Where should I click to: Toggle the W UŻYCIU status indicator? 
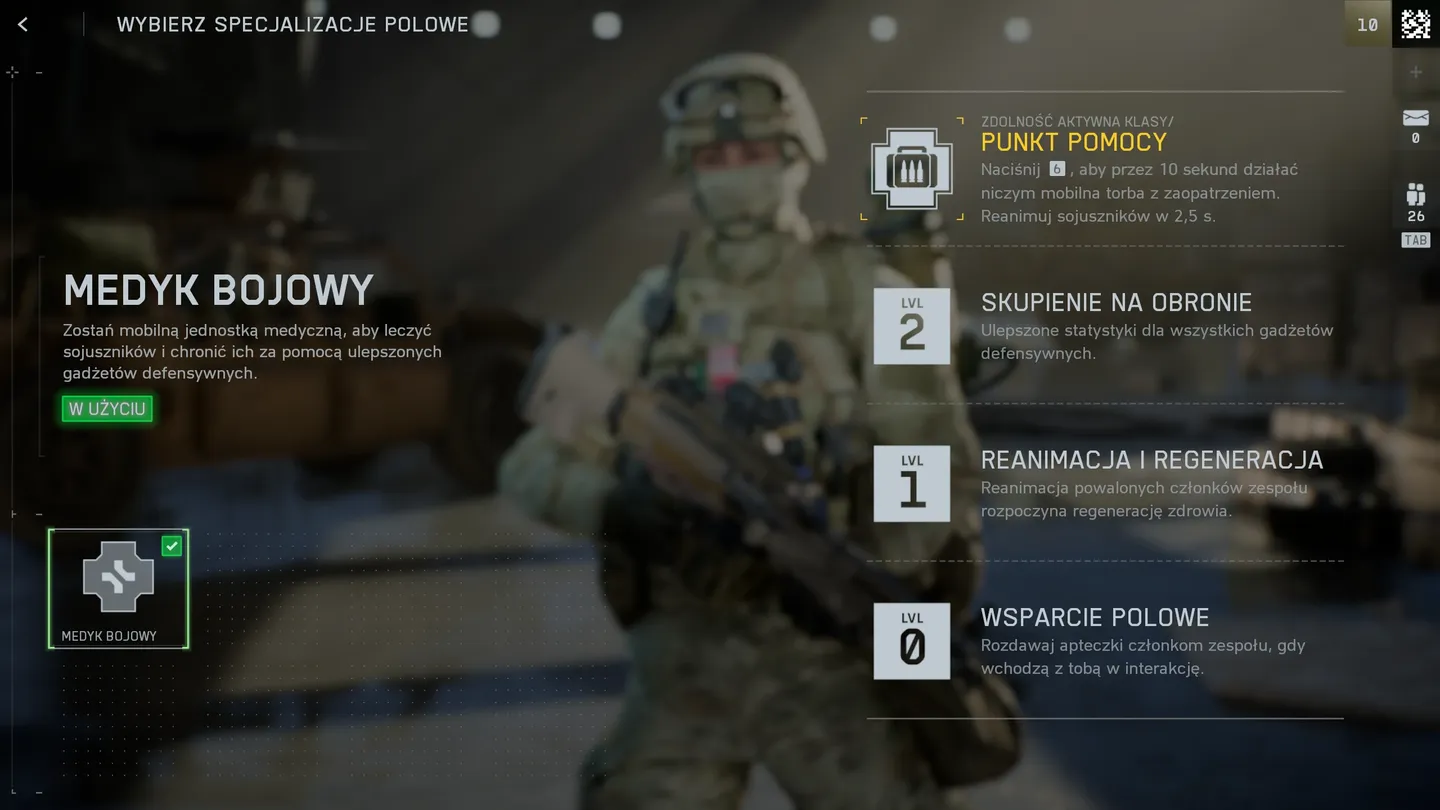[x=106, y=408]
